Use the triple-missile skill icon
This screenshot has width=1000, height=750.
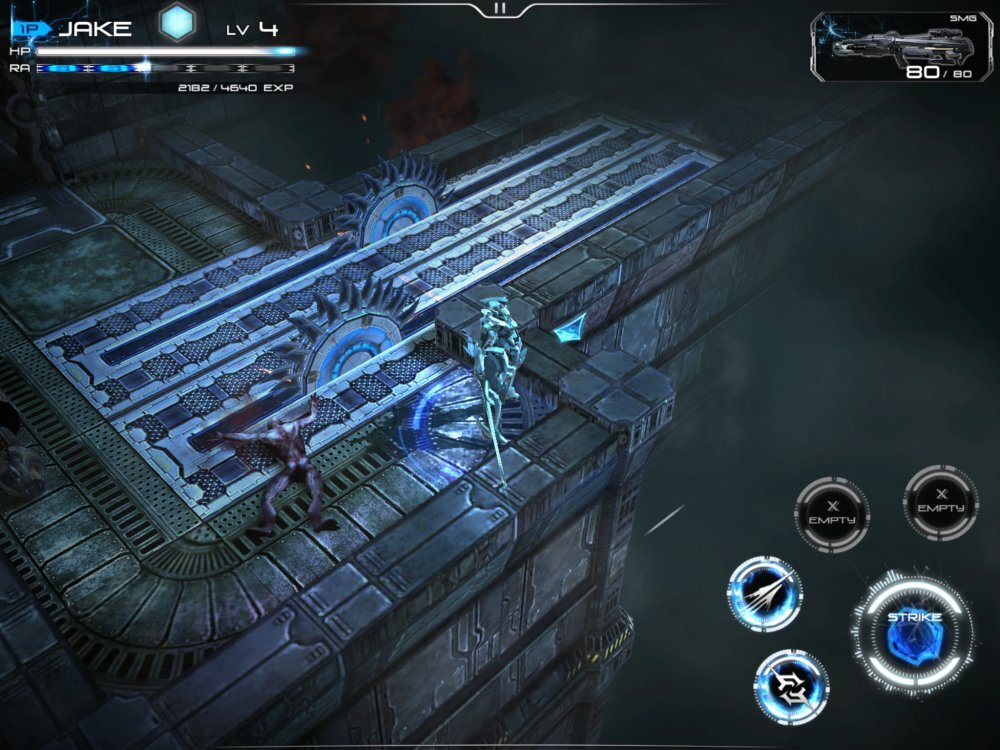pos(765,594)
